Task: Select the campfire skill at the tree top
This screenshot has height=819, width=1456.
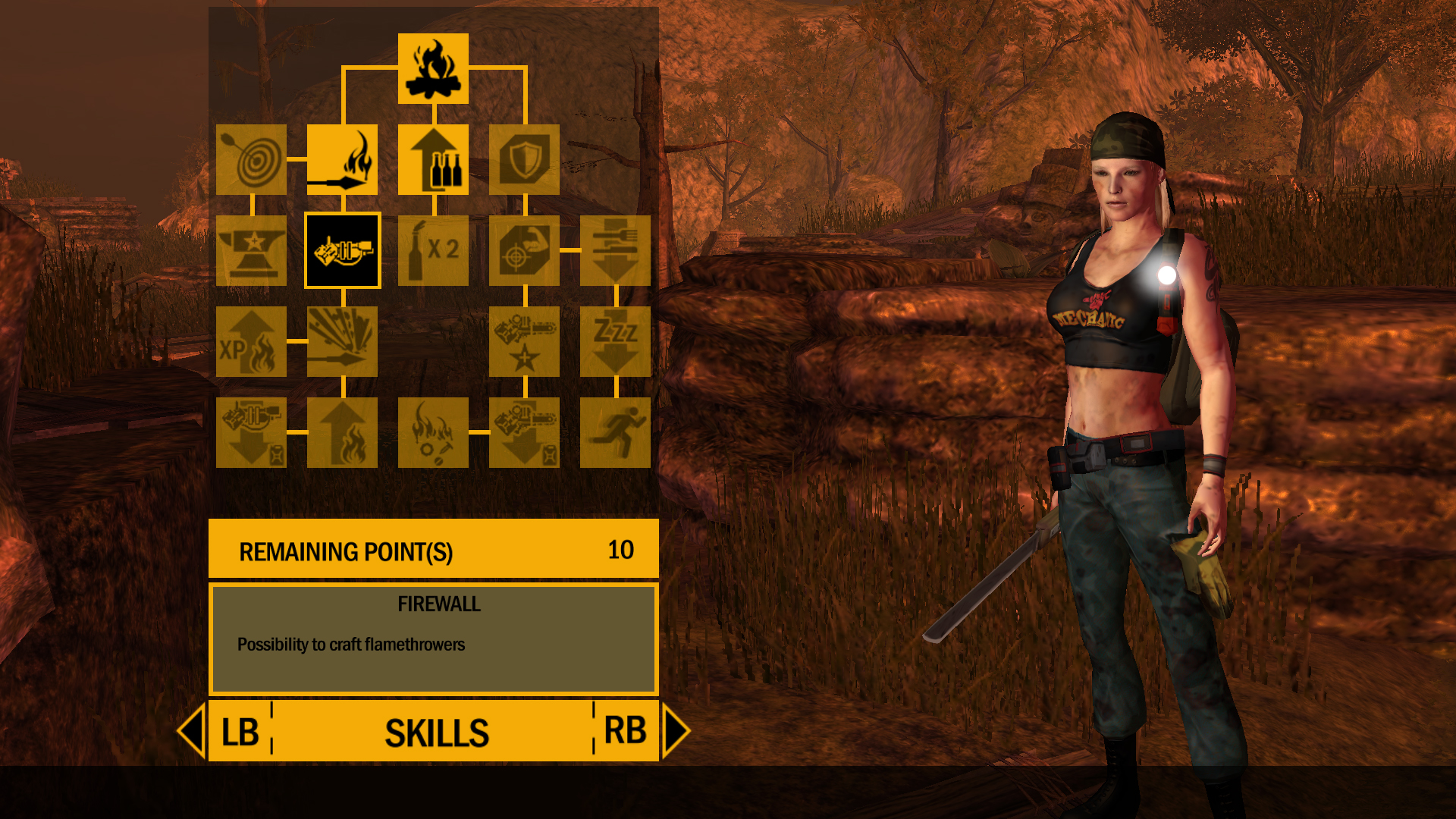Action: click(x=433, y=68)
